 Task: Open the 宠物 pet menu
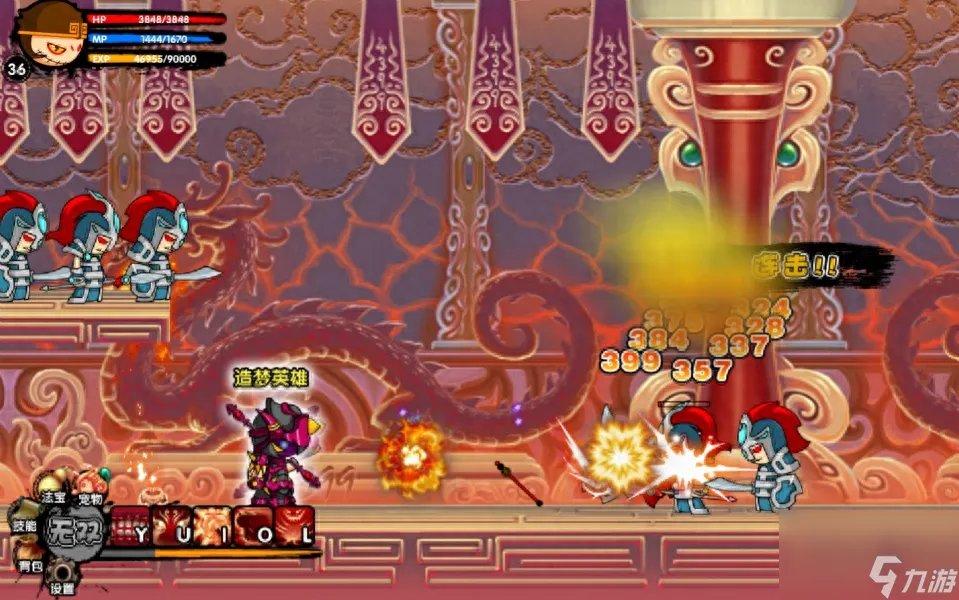point(90,484)
